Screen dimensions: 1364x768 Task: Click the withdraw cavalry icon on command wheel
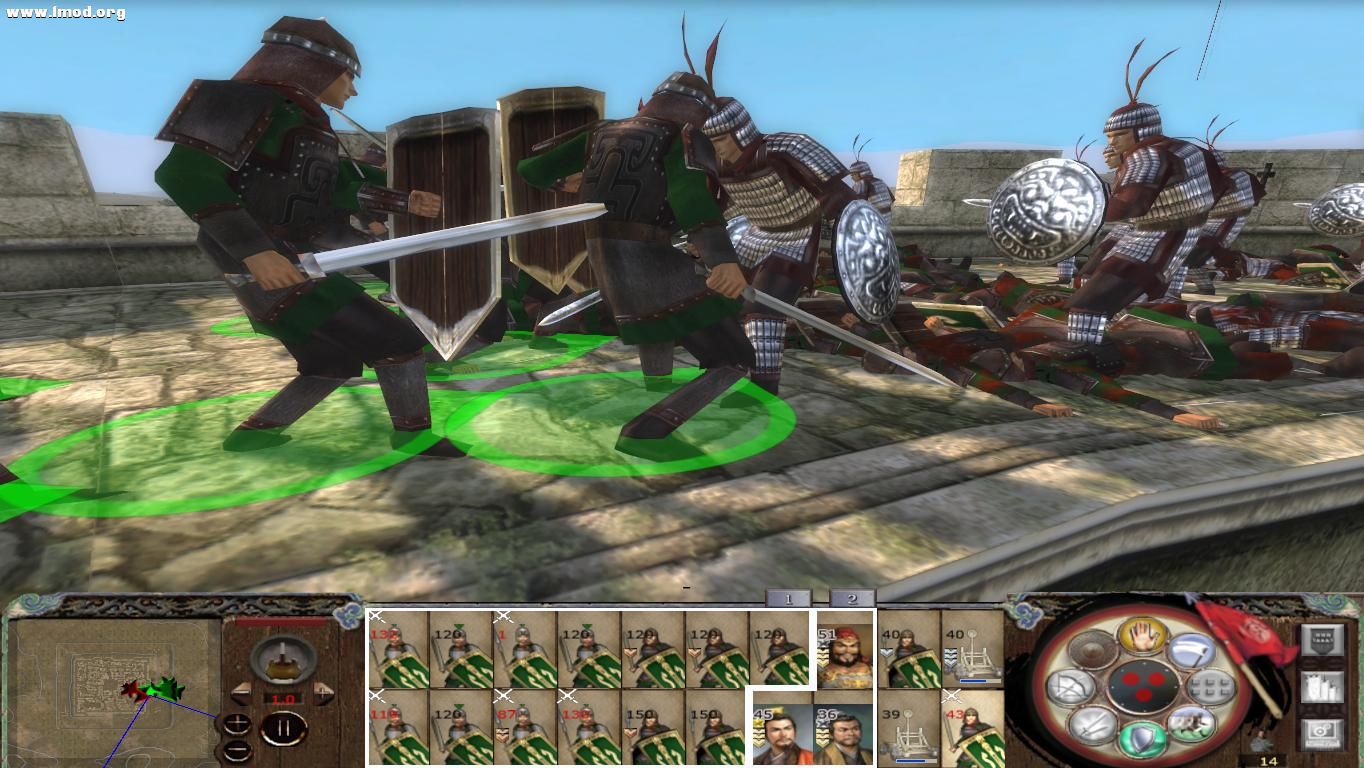[x=1192, y=723]
